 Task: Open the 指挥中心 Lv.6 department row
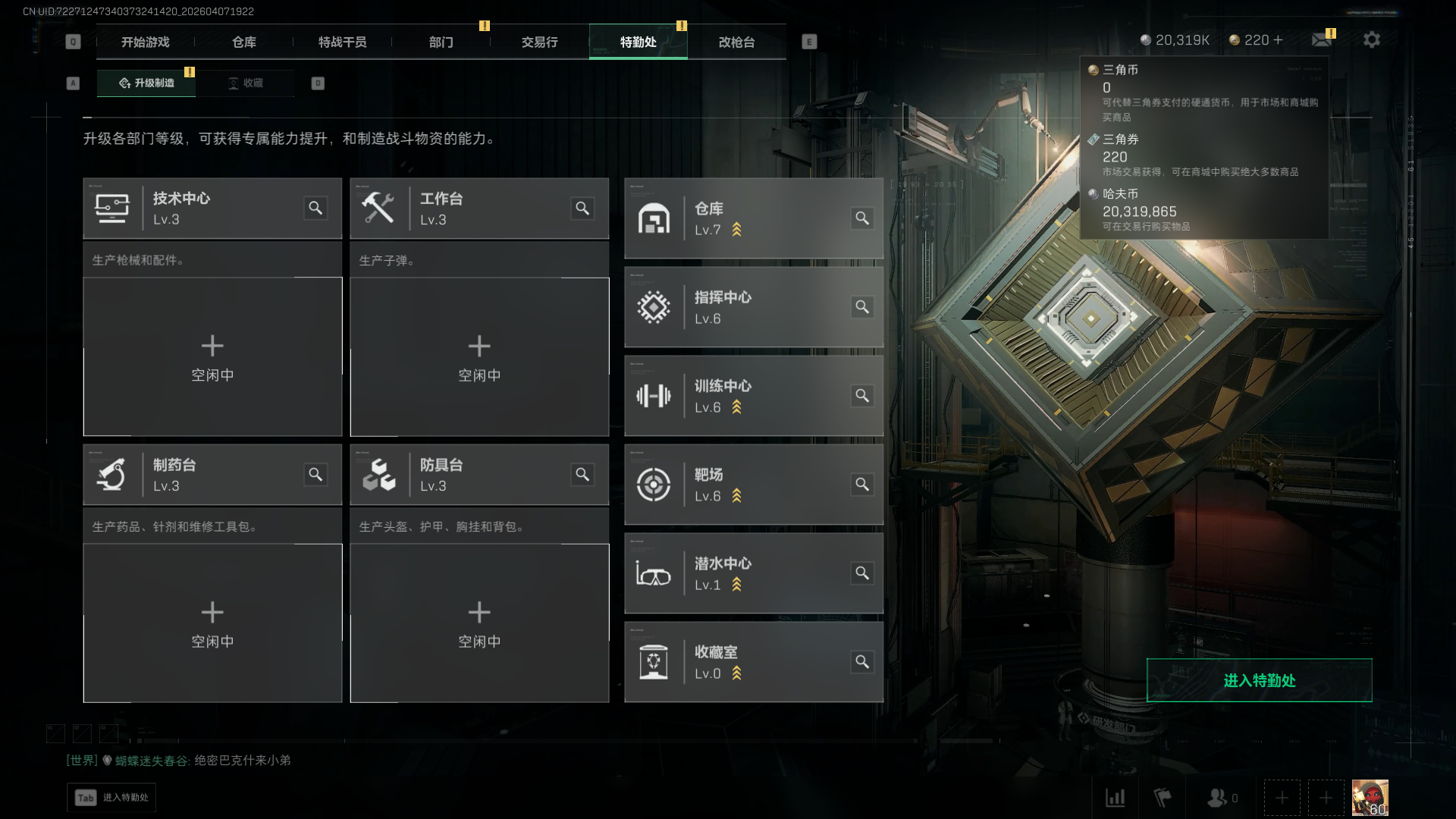pos(753,307)
